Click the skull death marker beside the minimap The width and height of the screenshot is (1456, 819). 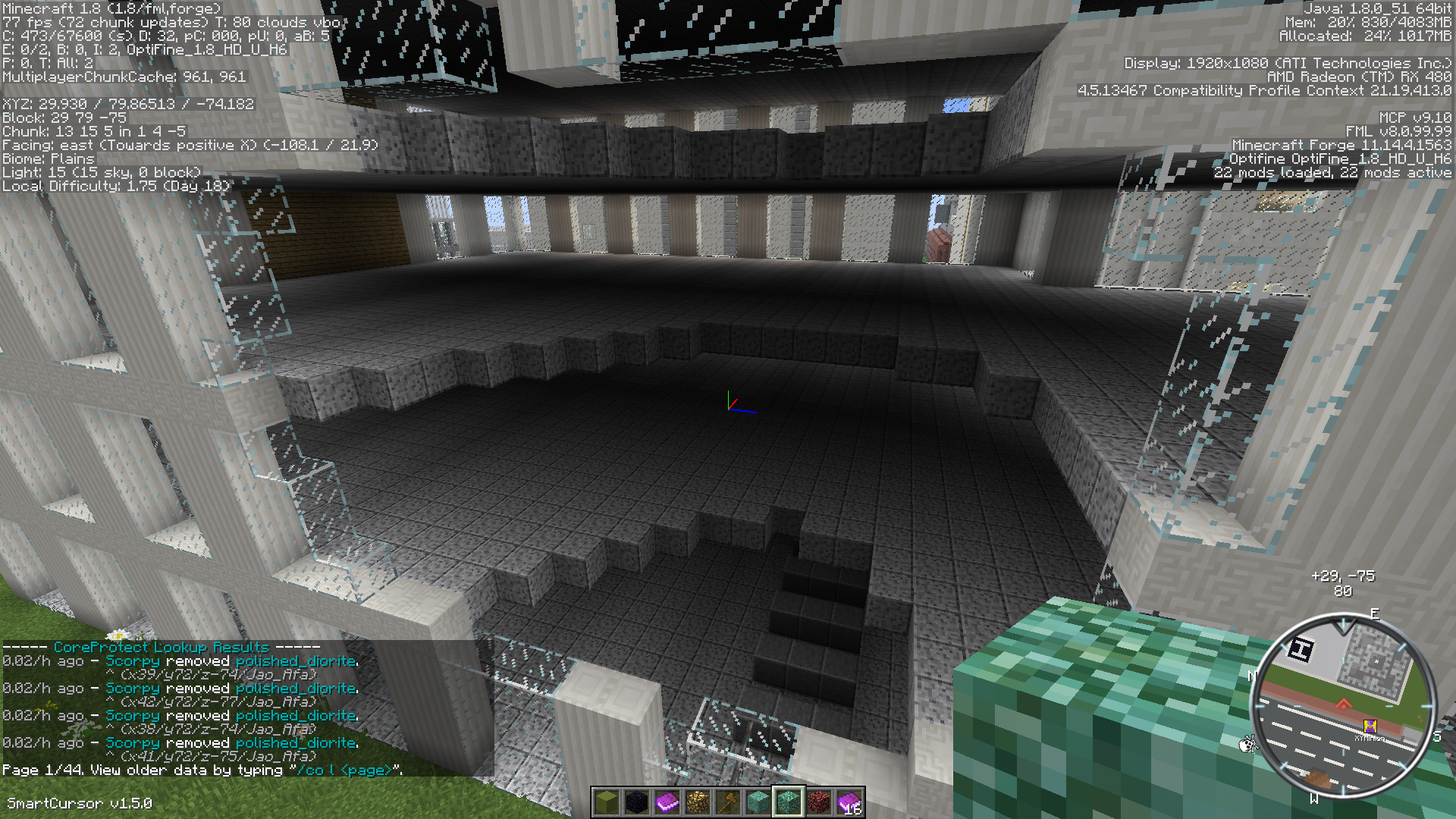click(1246, 745)
